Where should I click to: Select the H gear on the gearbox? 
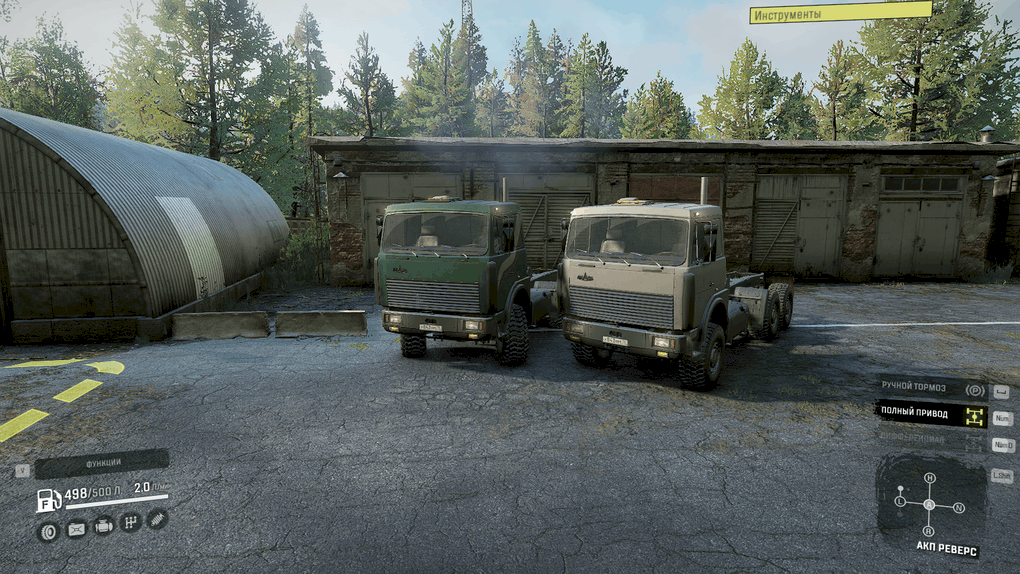tap(929, 478)
